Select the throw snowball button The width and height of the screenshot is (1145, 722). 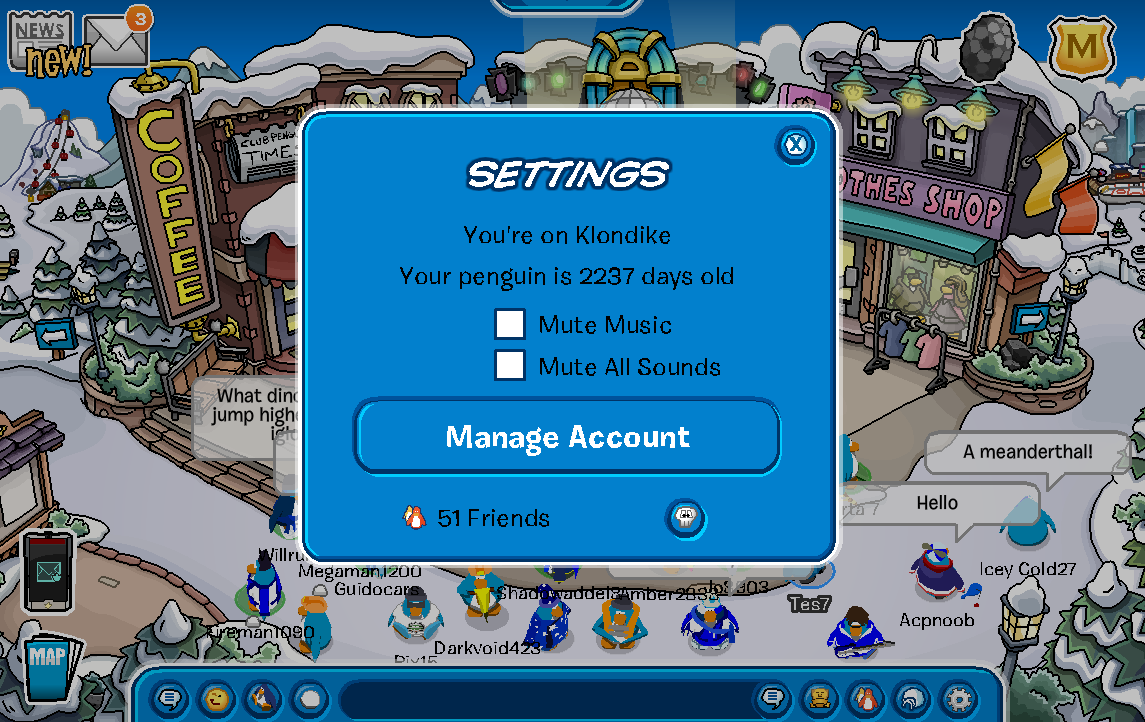coord(310,698)
